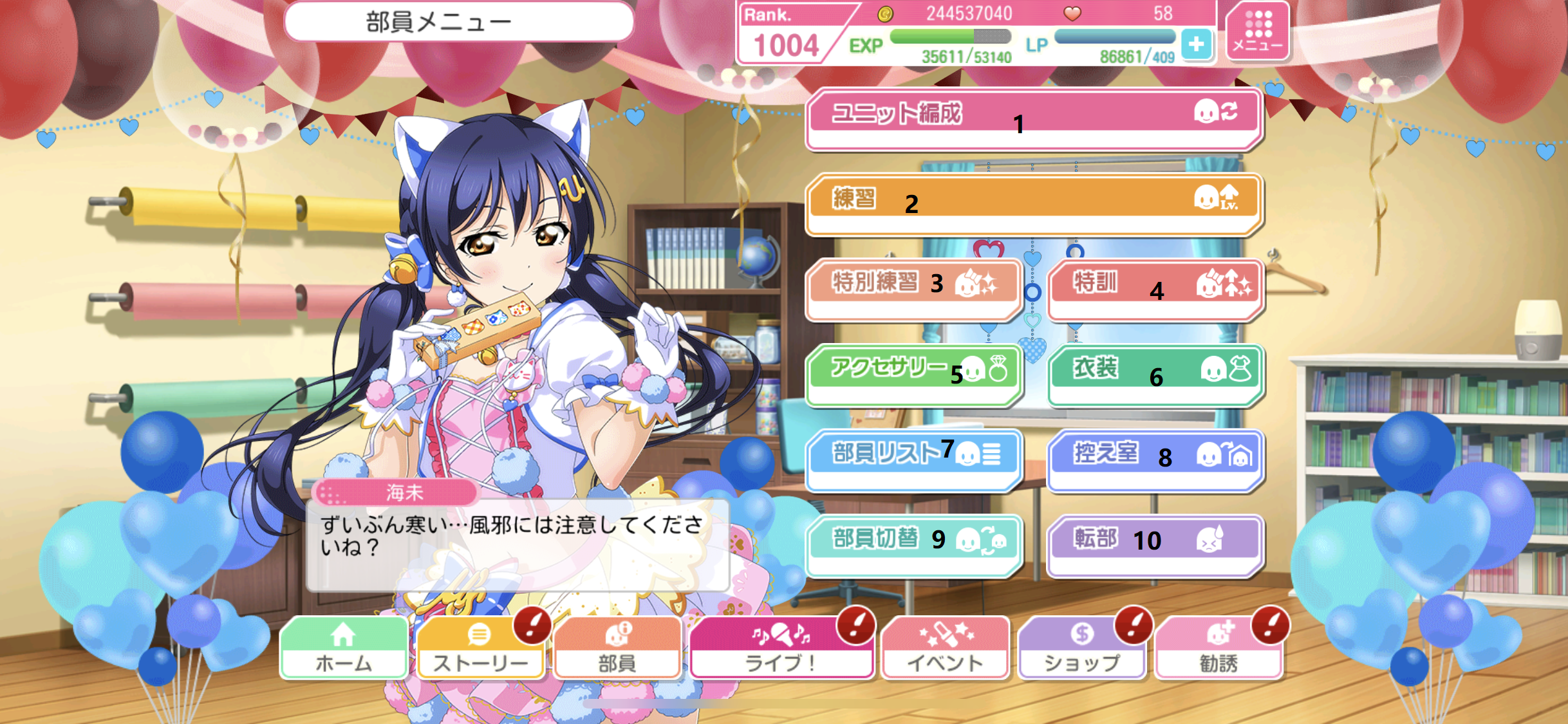Tap Umi's dialogue speech box
This screenshot has width=1568, height=724.
[x=517, y=544]
